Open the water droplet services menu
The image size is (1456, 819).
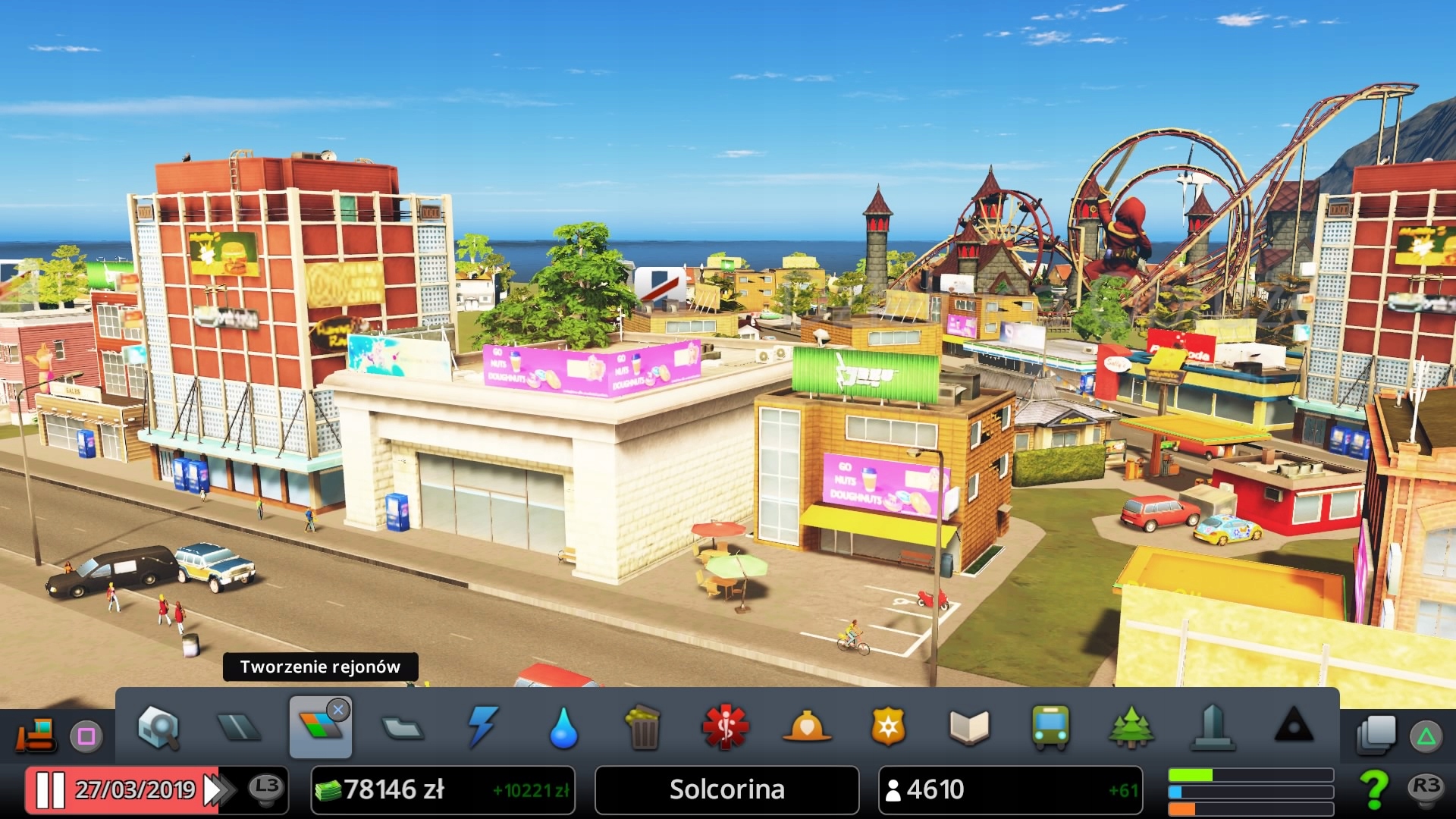point(563,728)
